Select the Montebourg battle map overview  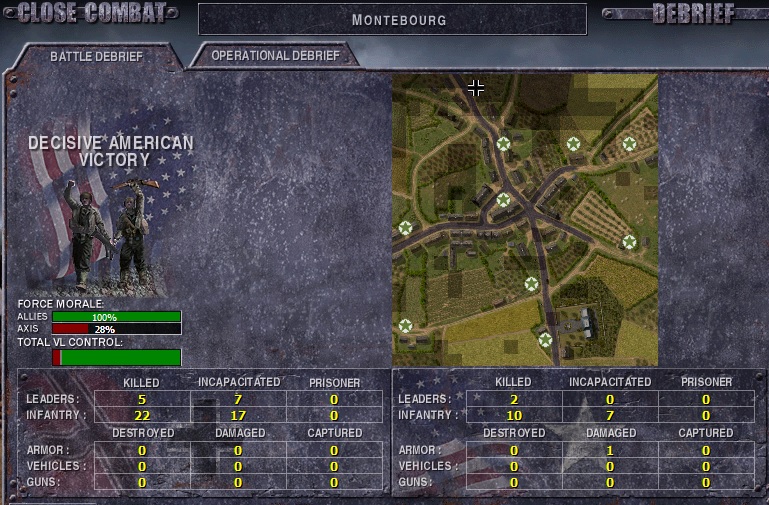[x=524, y=219]
